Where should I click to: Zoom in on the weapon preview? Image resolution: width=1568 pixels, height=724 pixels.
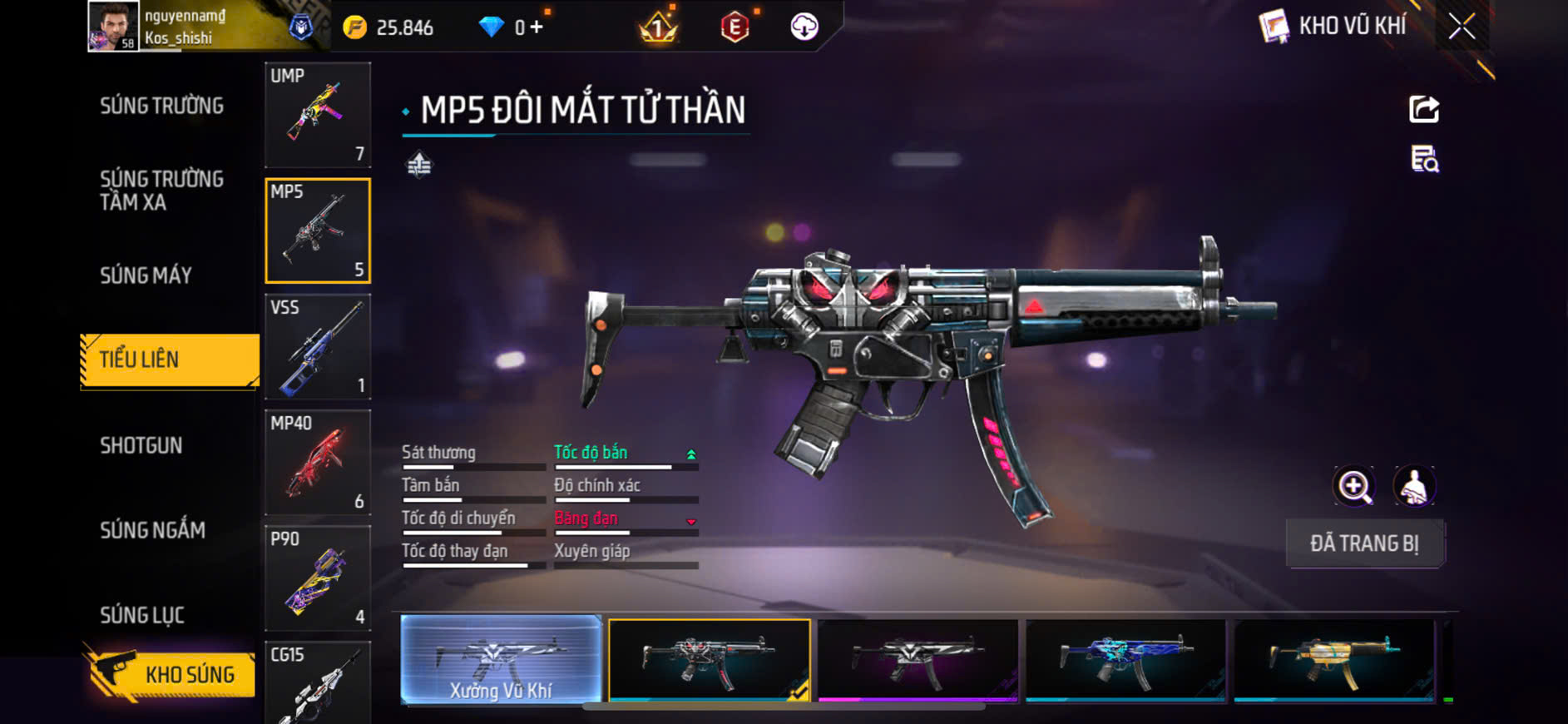point(1354,487)
